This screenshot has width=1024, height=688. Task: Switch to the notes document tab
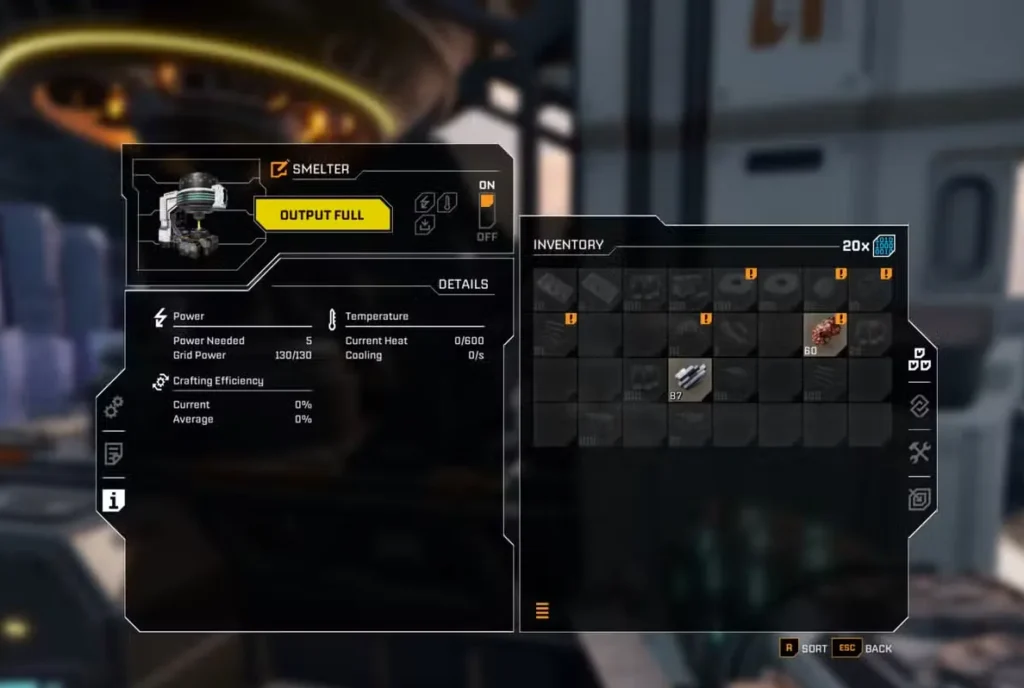tap(114, 454)
